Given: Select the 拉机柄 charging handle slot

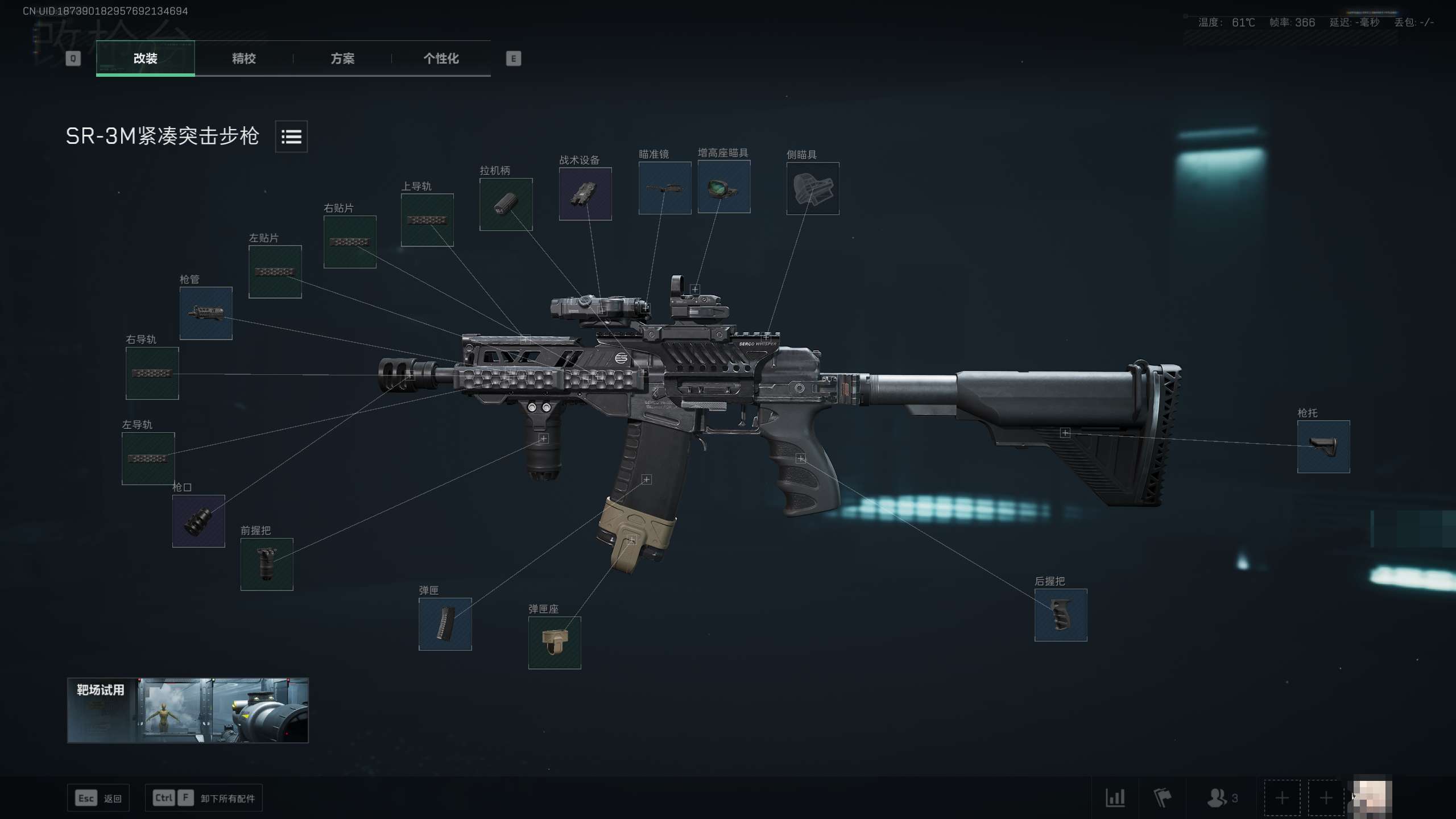Looking at the screenshot, I should click(506, 204).
